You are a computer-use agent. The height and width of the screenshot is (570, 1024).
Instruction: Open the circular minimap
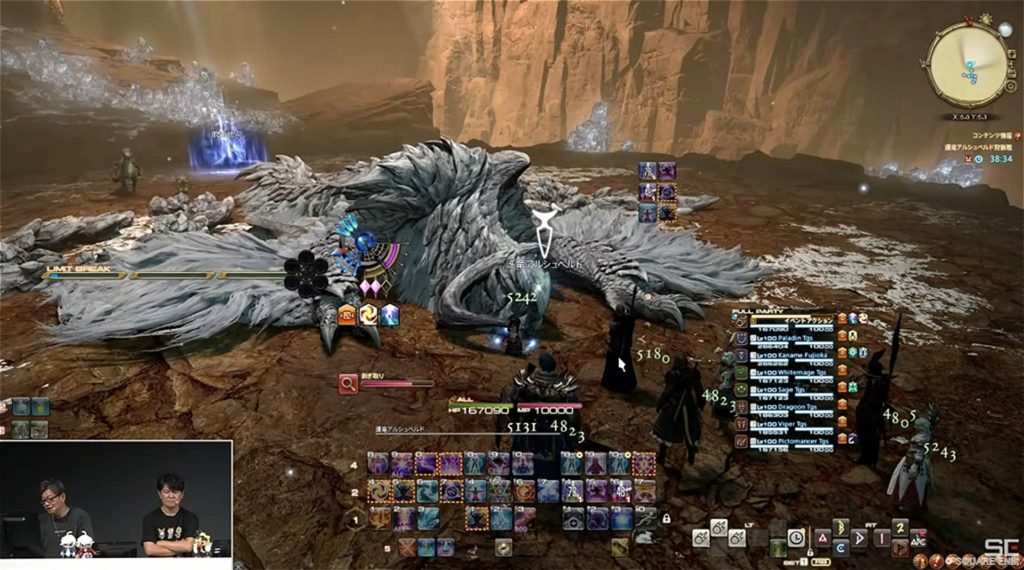click(968, 65)
